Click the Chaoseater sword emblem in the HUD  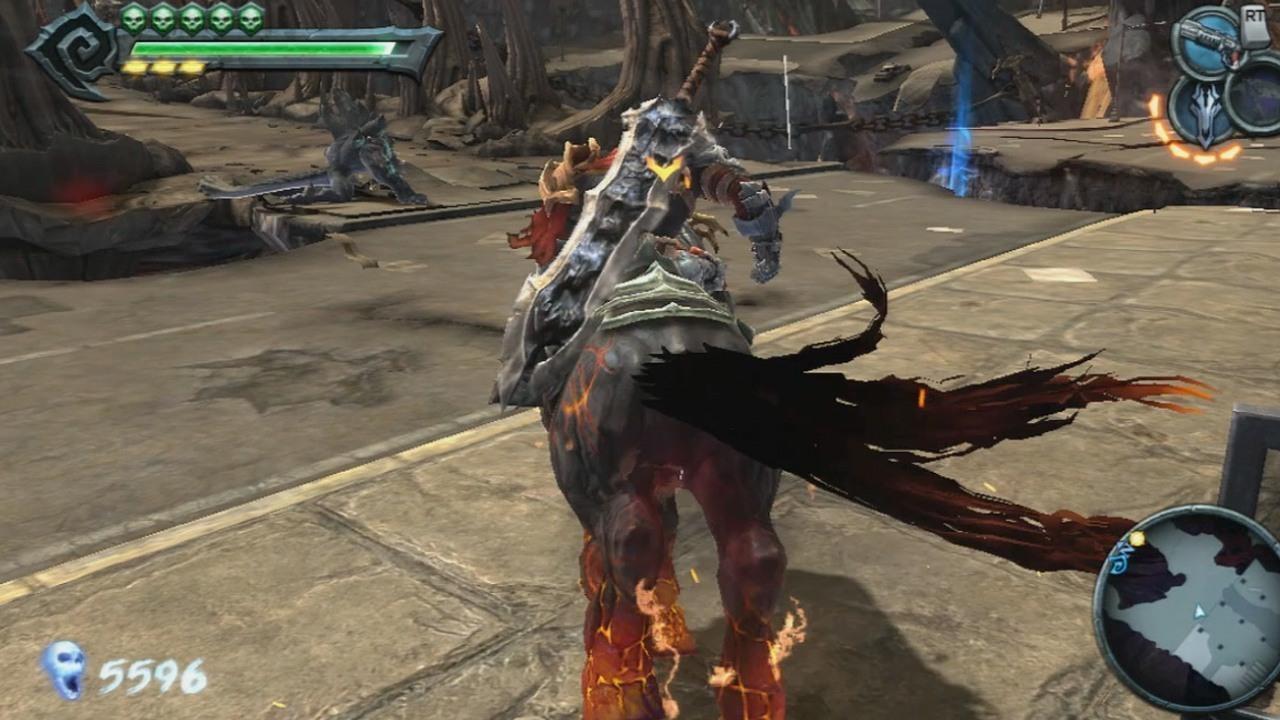pyautogui.click(x=1205, y=113)
